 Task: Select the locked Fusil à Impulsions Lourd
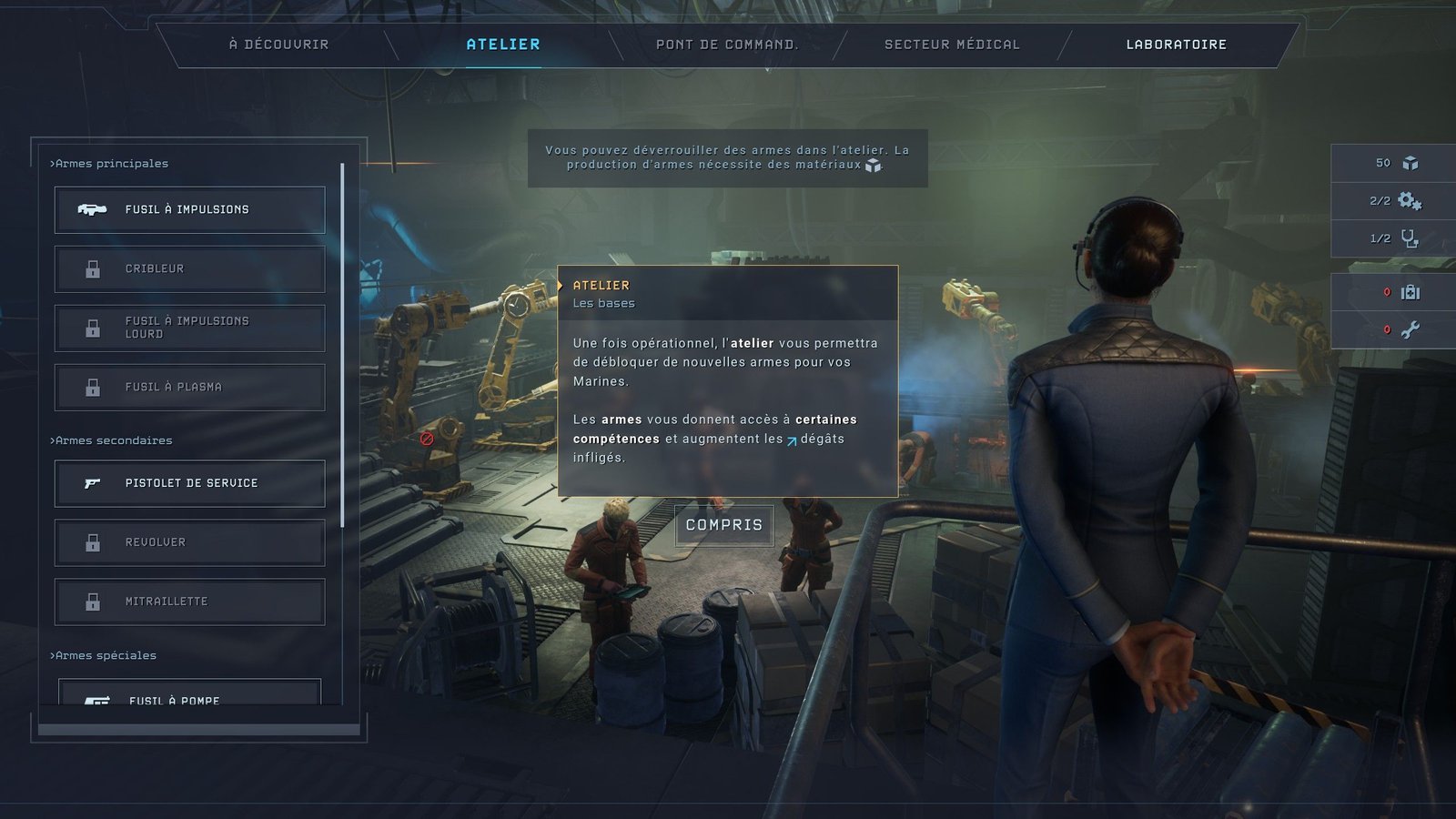(189, 328)
